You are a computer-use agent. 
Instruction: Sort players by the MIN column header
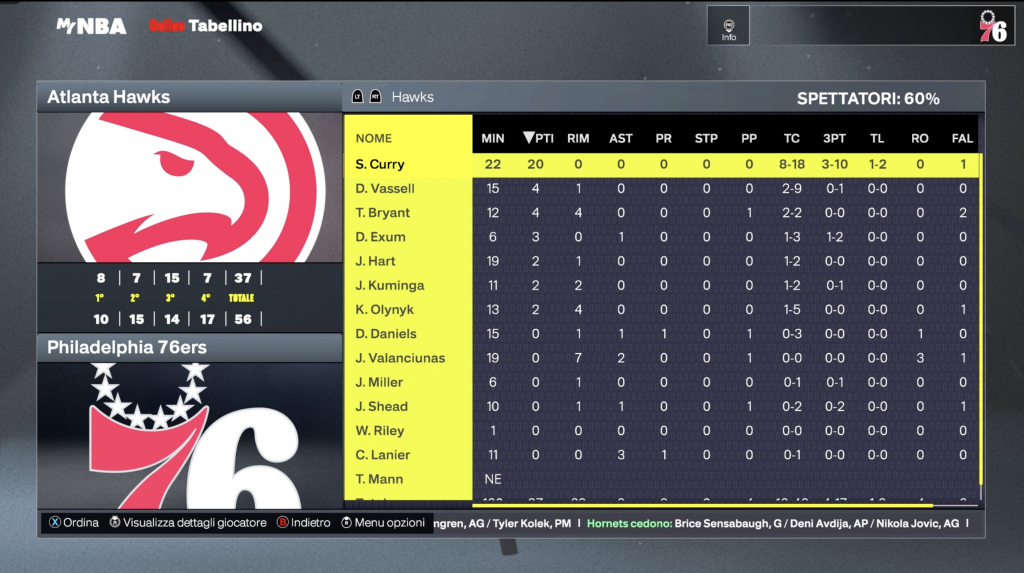tap(492, 138)
